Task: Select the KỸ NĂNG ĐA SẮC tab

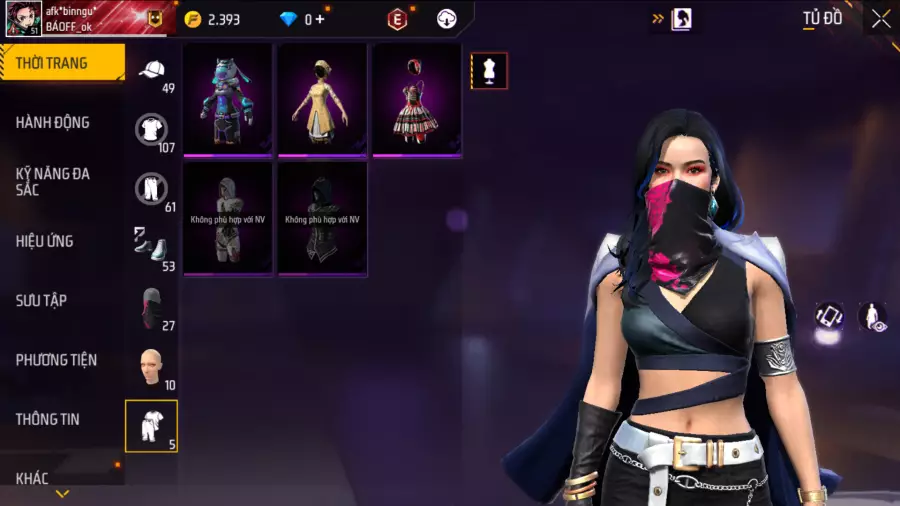Action: tap(53, 181)
